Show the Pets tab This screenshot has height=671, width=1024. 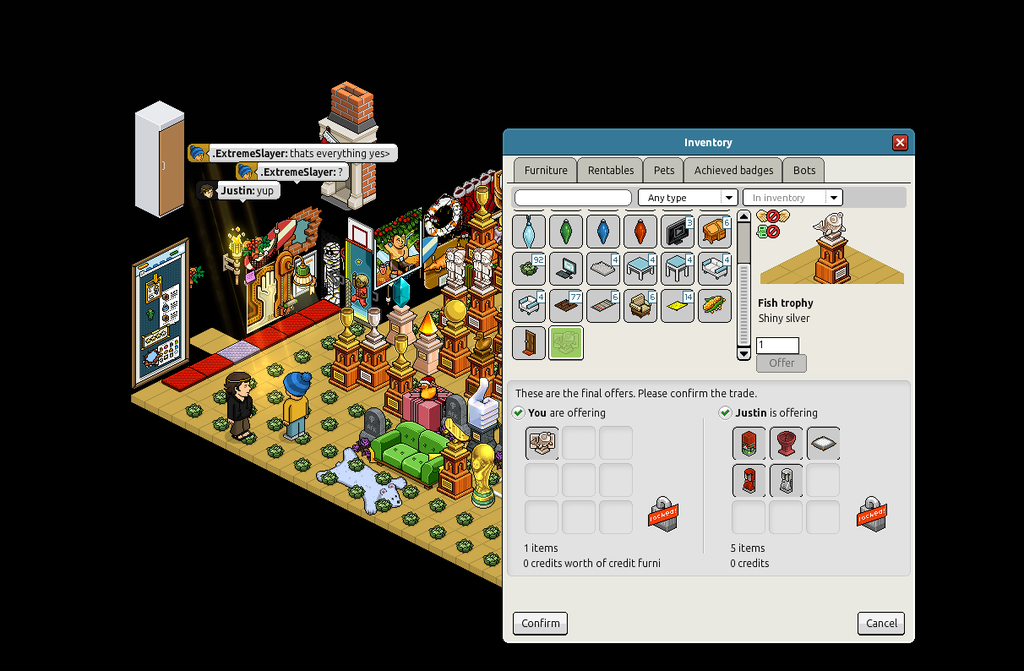(x=664, y=170)
